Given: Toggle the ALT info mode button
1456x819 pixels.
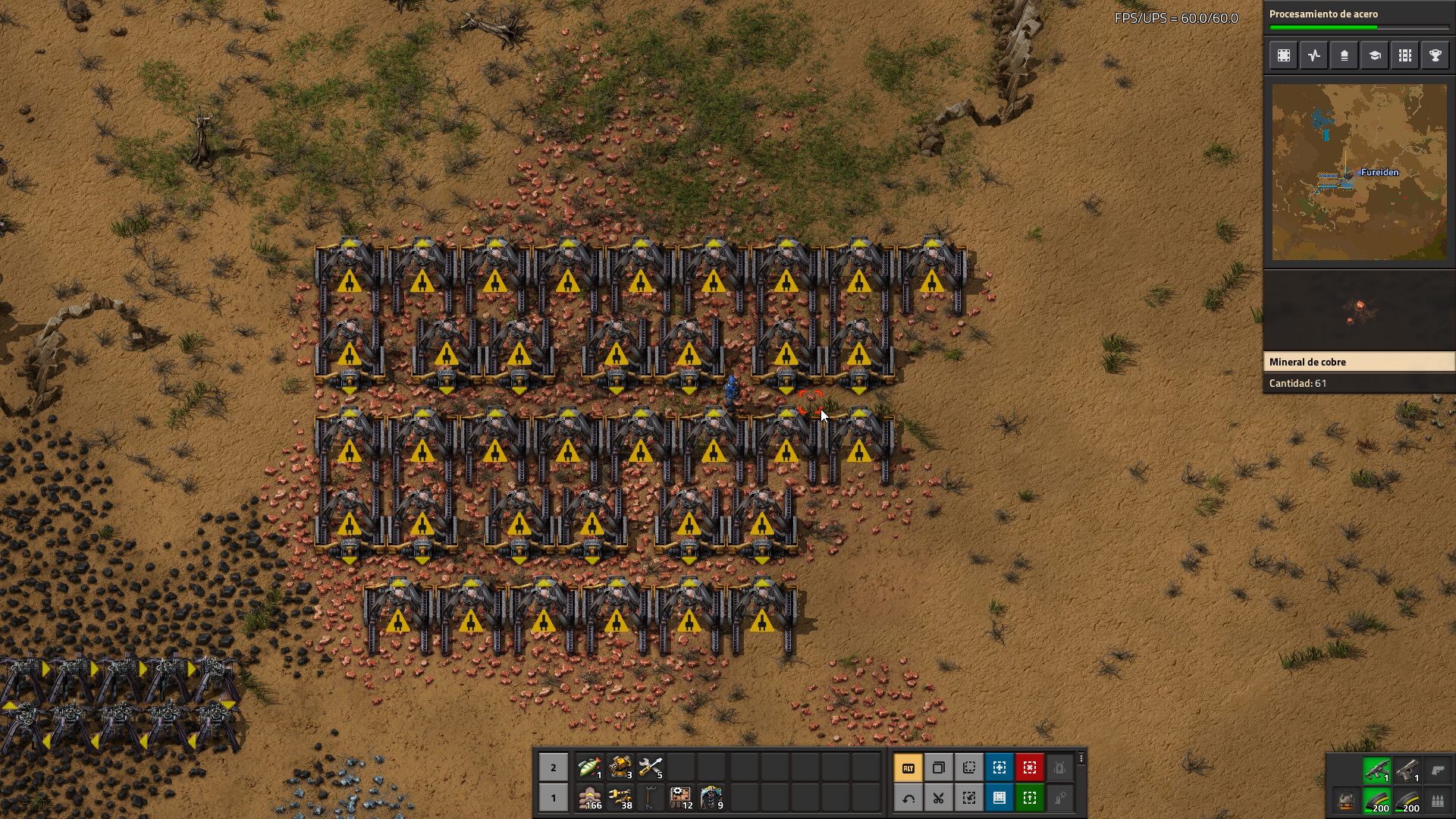Looking at the screenshot, I should pyautogui.click(x=908, y=767).
